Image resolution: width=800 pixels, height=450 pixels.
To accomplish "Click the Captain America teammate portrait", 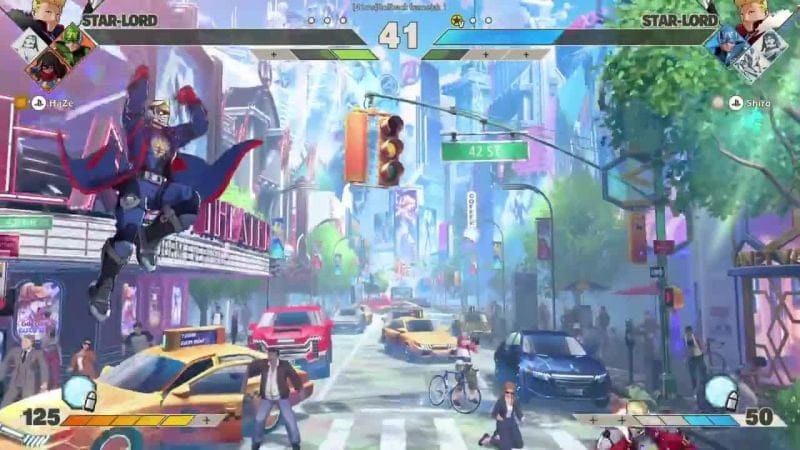I will point(727,44).
